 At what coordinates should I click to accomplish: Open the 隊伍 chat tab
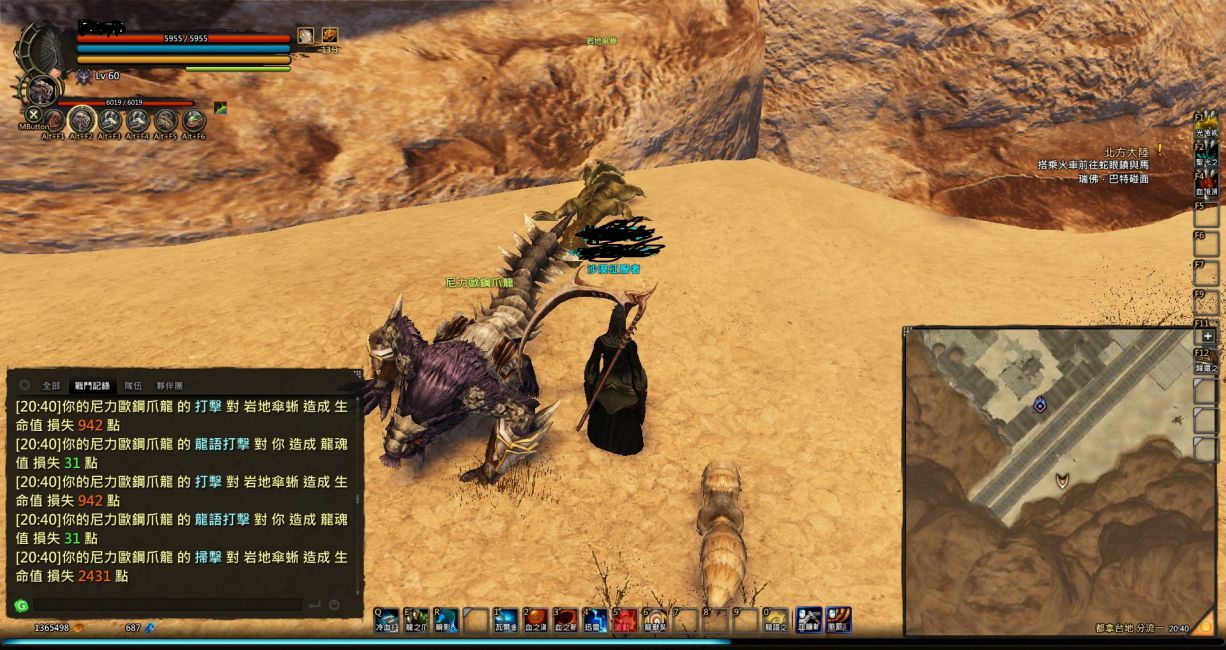coord(133,385)
